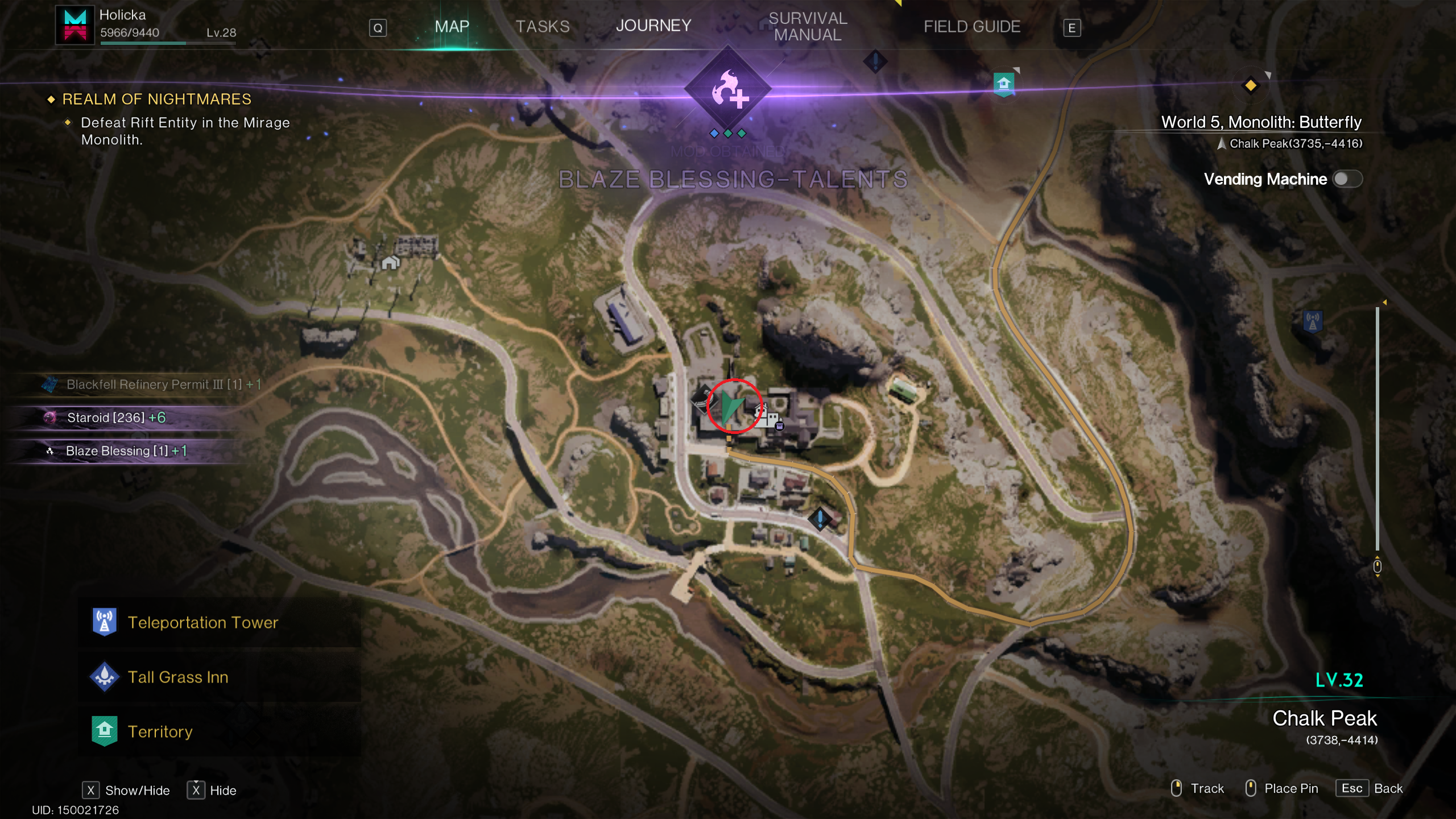The height and width of the screenshot is (819, 1456).
Task: Click the Holicka player profile avatar
Action: (x=75, y=24)
